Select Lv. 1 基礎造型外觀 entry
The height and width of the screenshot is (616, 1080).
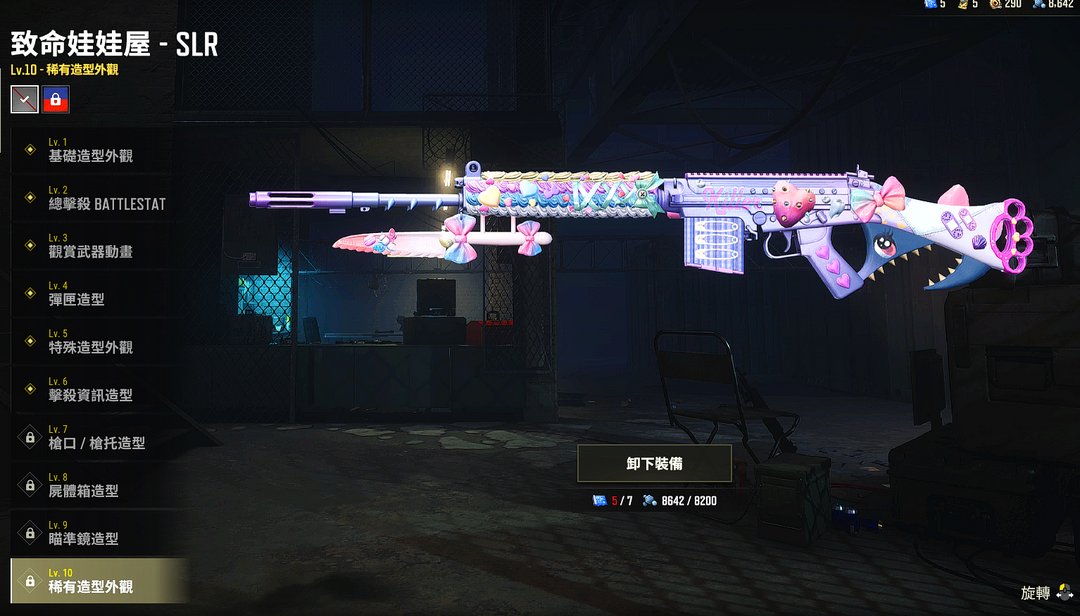95,150
